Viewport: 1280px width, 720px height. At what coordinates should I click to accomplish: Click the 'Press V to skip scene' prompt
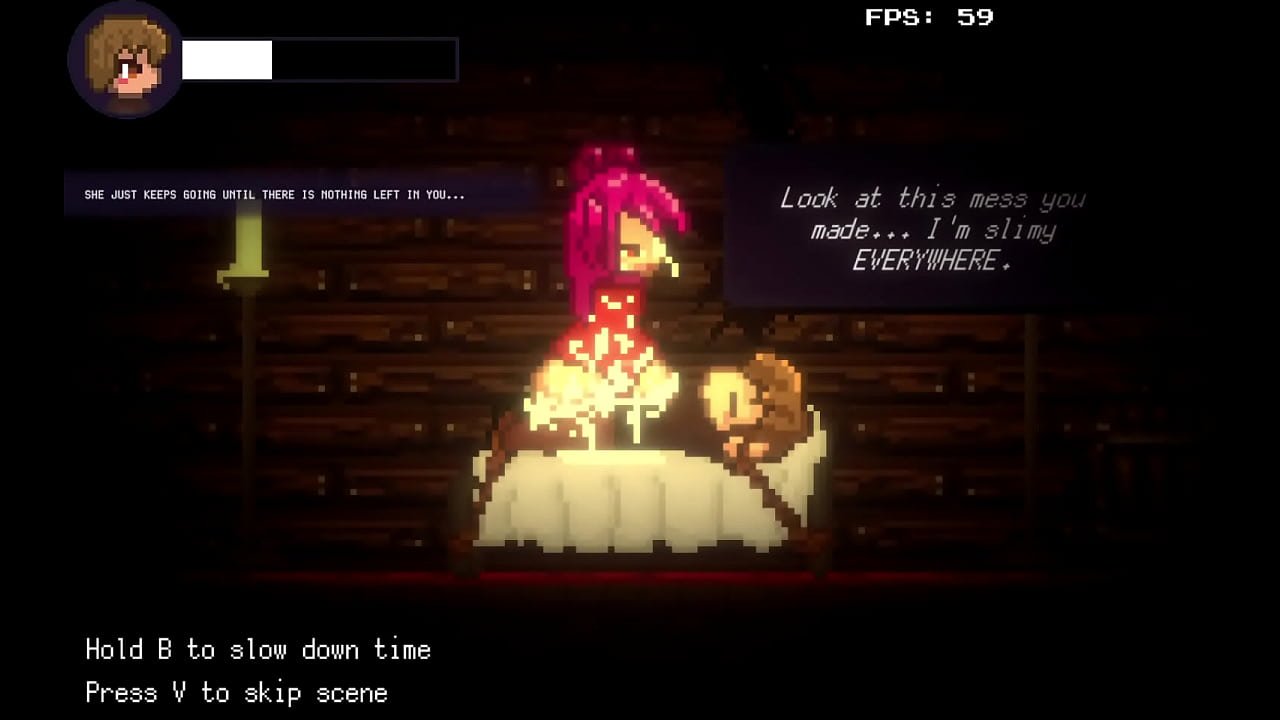237,692
